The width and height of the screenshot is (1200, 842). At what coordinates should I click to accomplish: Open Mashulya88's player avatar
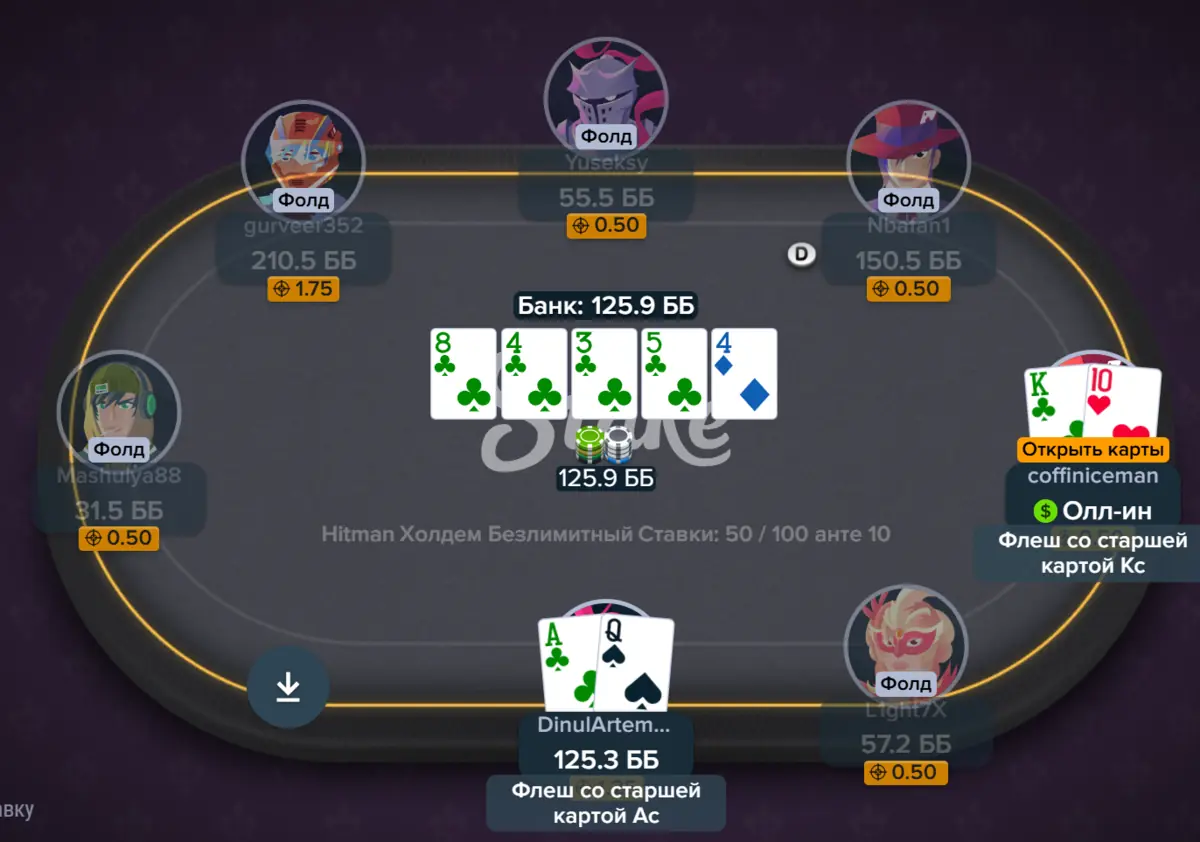119,408
